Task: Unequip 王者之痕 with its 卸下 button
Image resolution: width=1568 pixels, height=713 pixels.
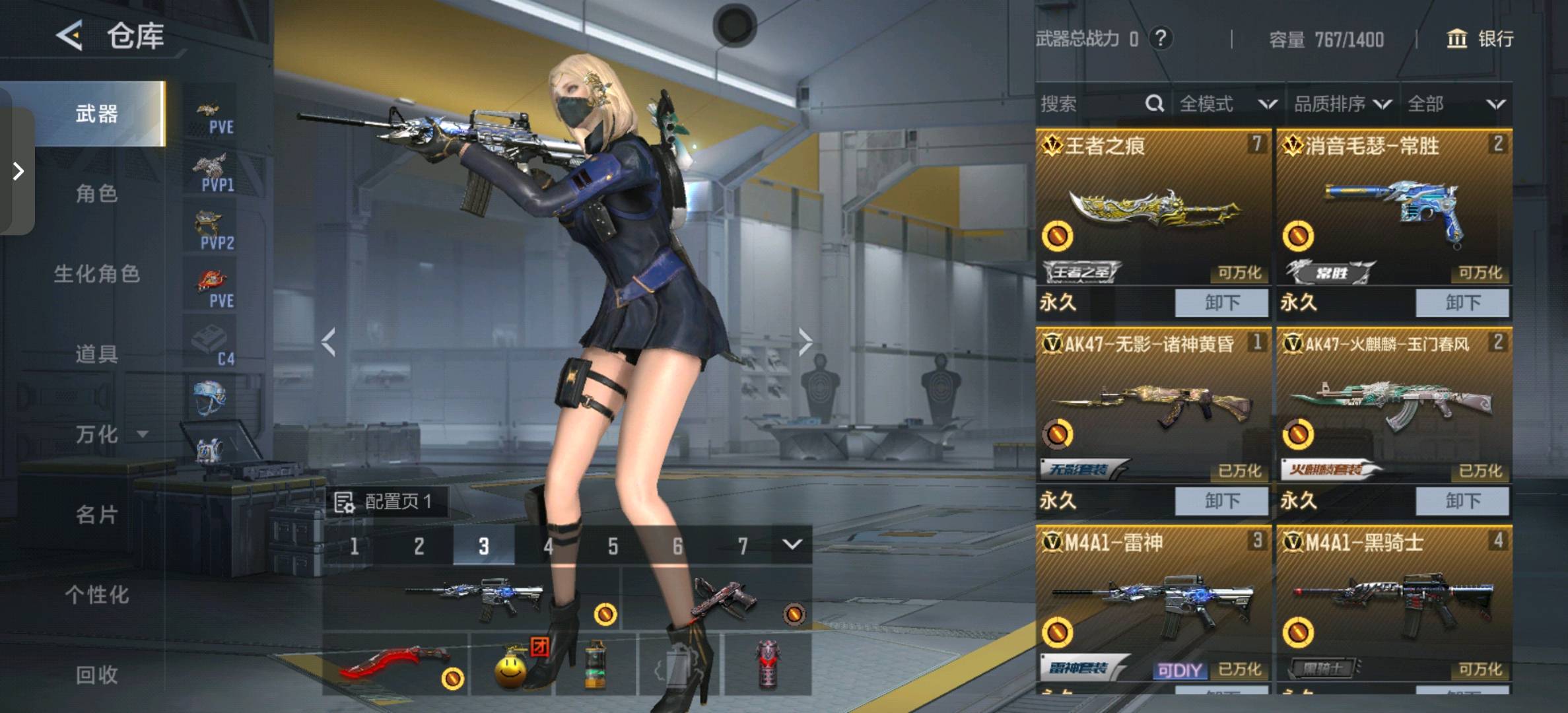Action: point(1221,303)
